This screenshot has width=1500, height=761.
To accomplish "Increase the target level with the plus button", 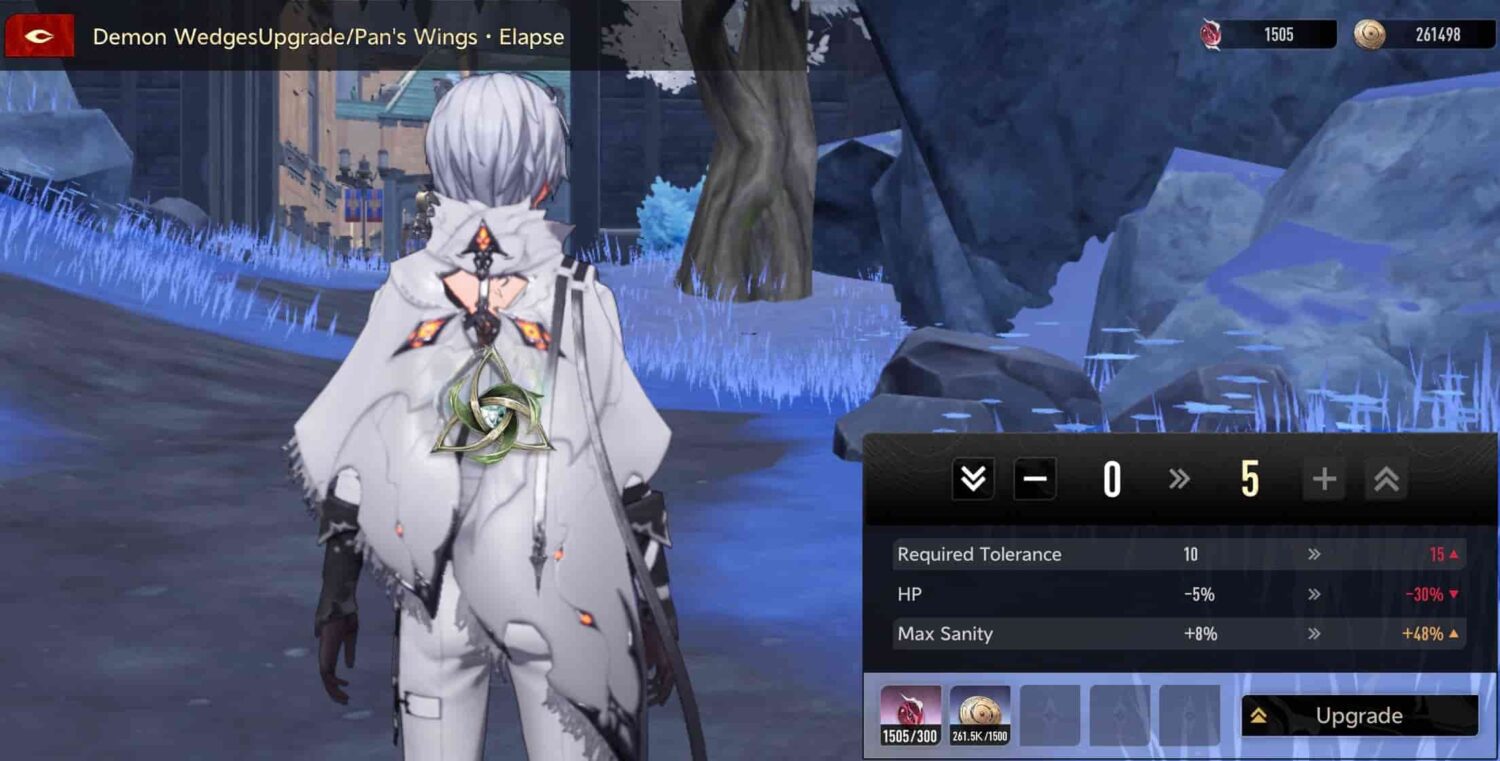I will tap(1323, 478).
